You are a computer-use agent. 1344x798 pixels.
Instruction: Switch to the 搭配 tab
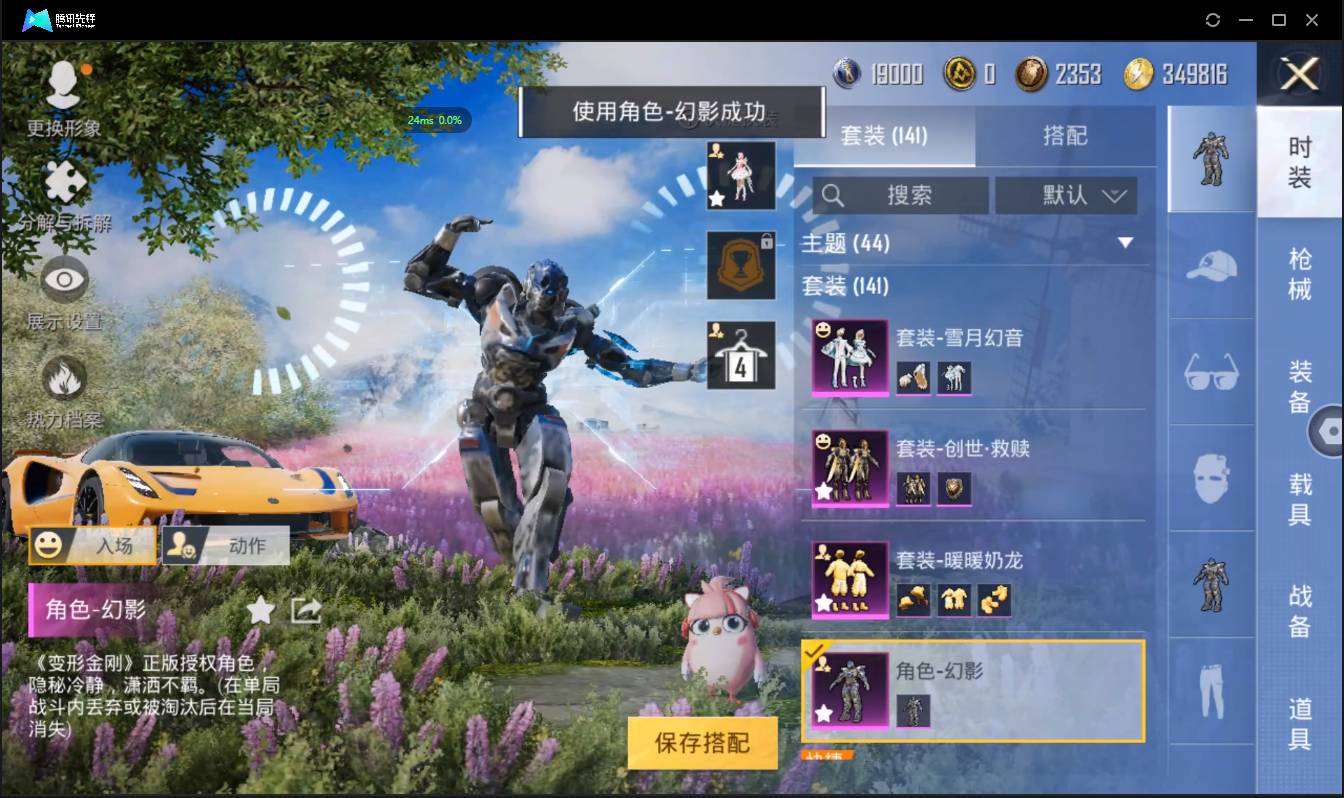pyautogui.click(x=1066, y=132)
